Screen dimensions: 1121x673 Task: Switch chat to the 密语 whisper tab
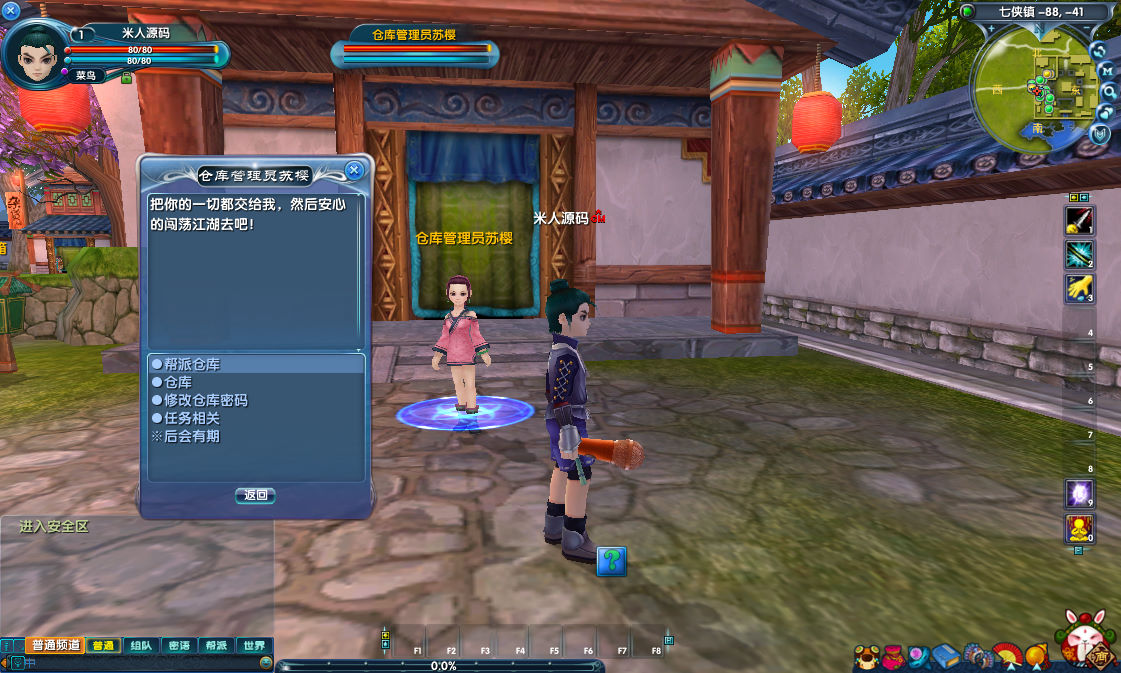point(179,646)
